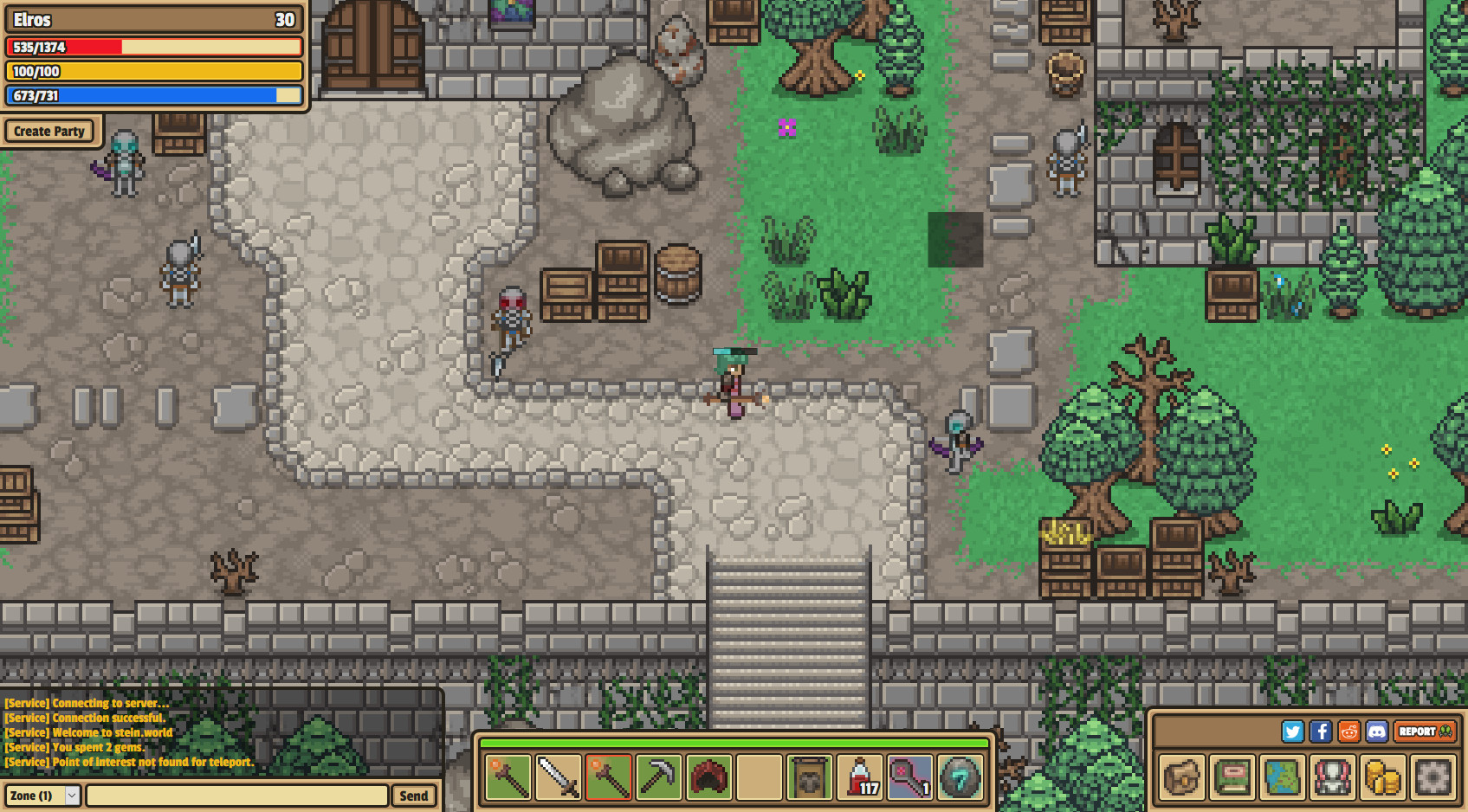Open the character equipment screen
1468x812 pixels.
1334,777
